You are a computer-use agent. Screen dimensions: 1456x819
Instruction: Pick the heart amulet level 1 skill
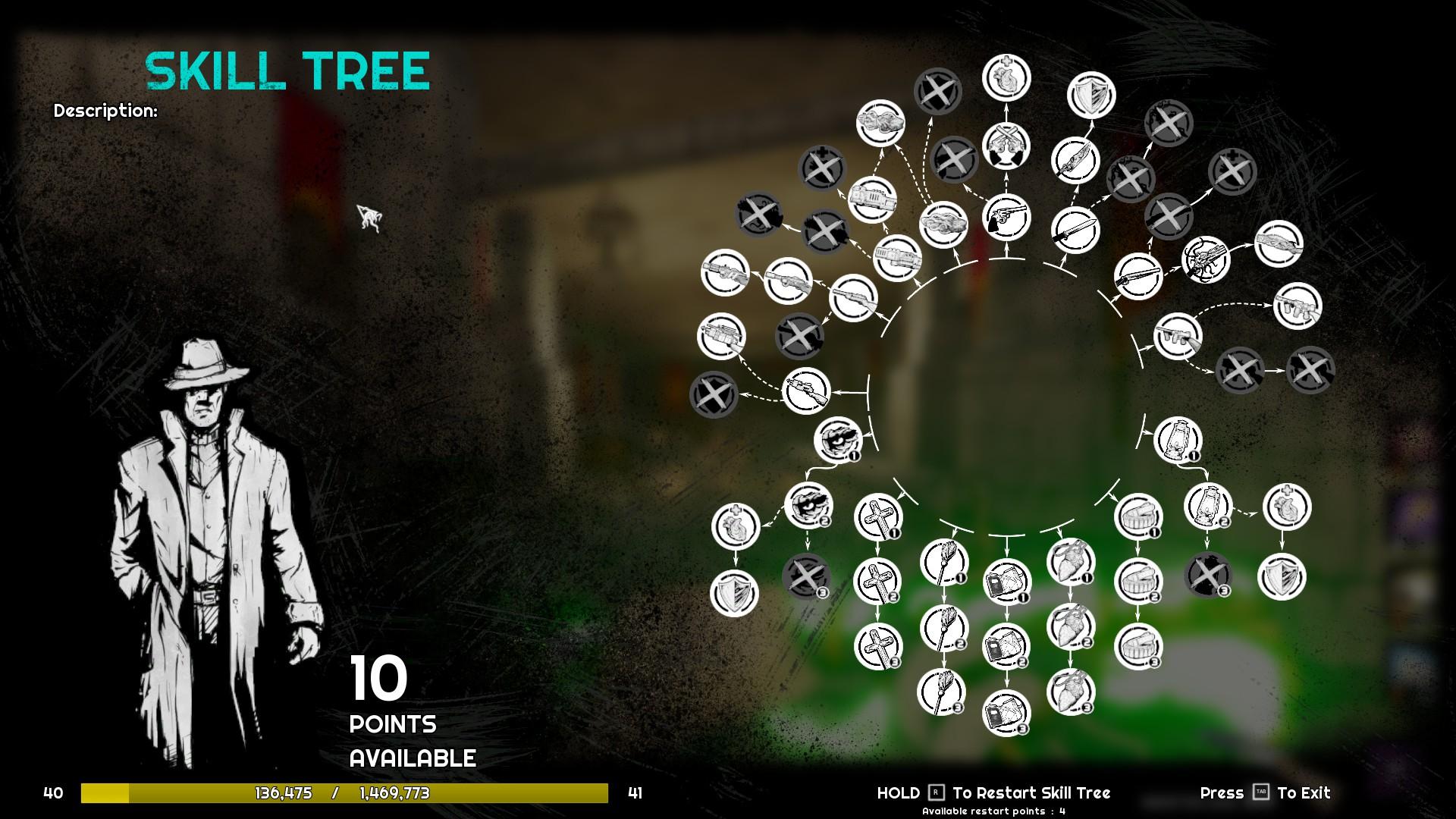pyautogui.click(x=1071, y=563)
